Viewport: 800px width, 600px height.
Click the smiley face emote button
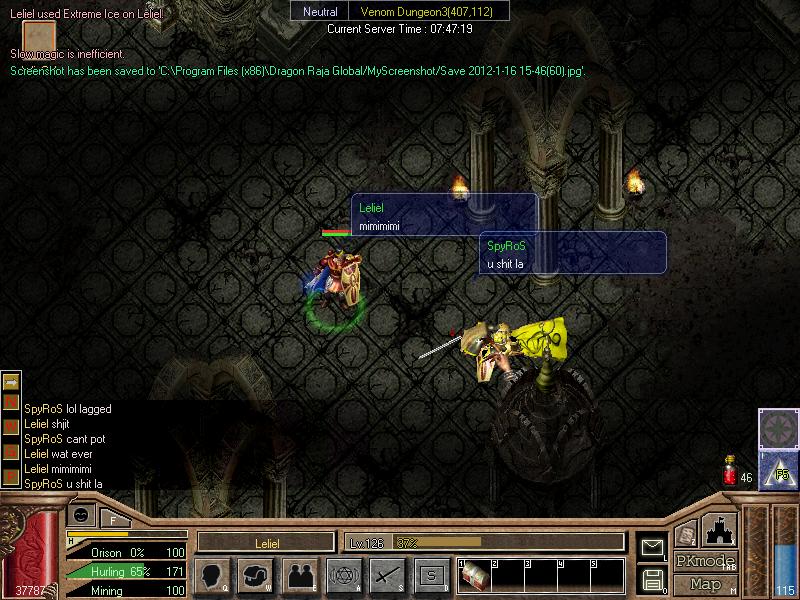(x=82, y=514)
